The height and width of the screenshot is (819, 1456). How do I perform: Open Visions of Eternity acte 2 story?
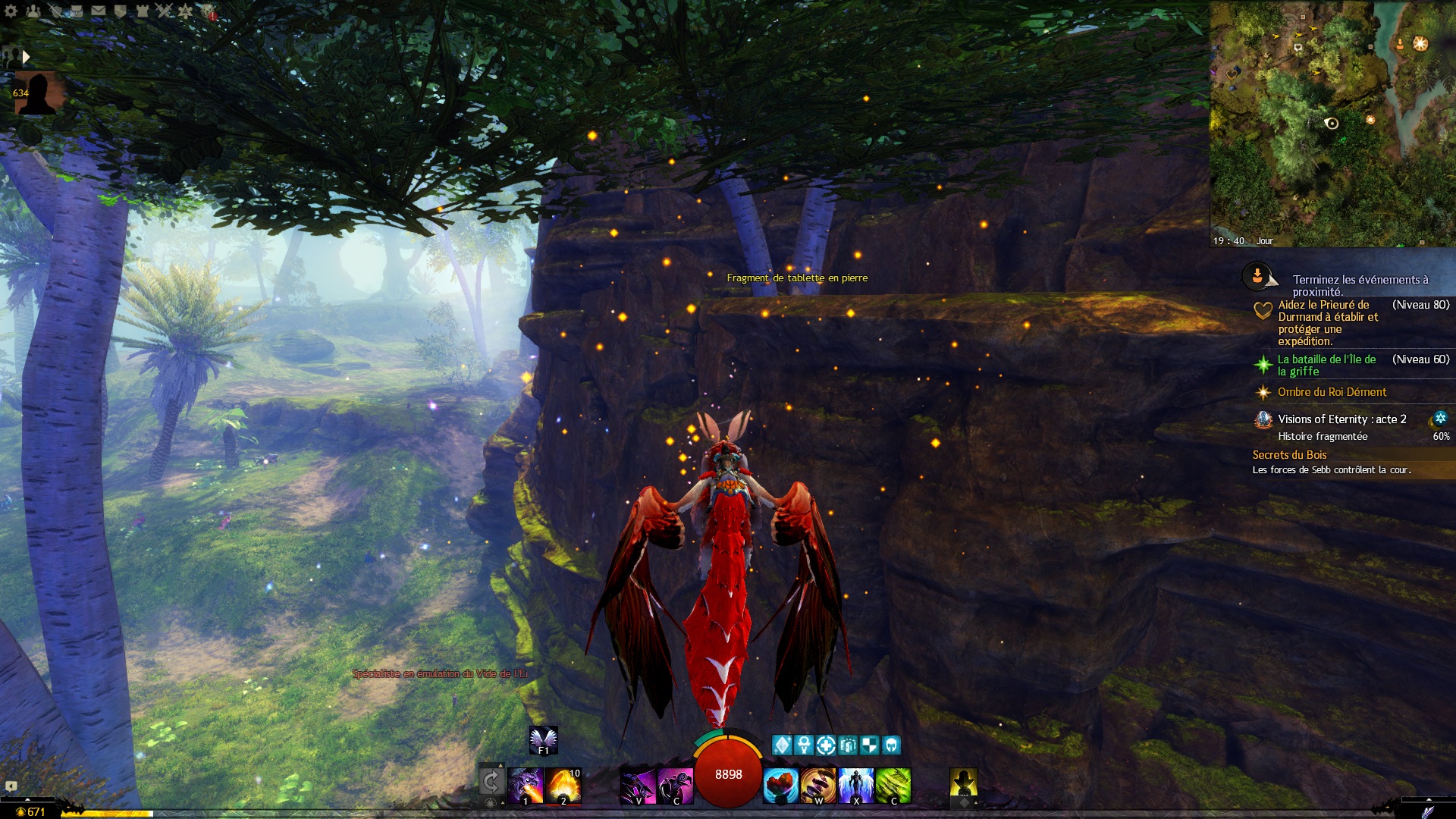point(1341,419)
